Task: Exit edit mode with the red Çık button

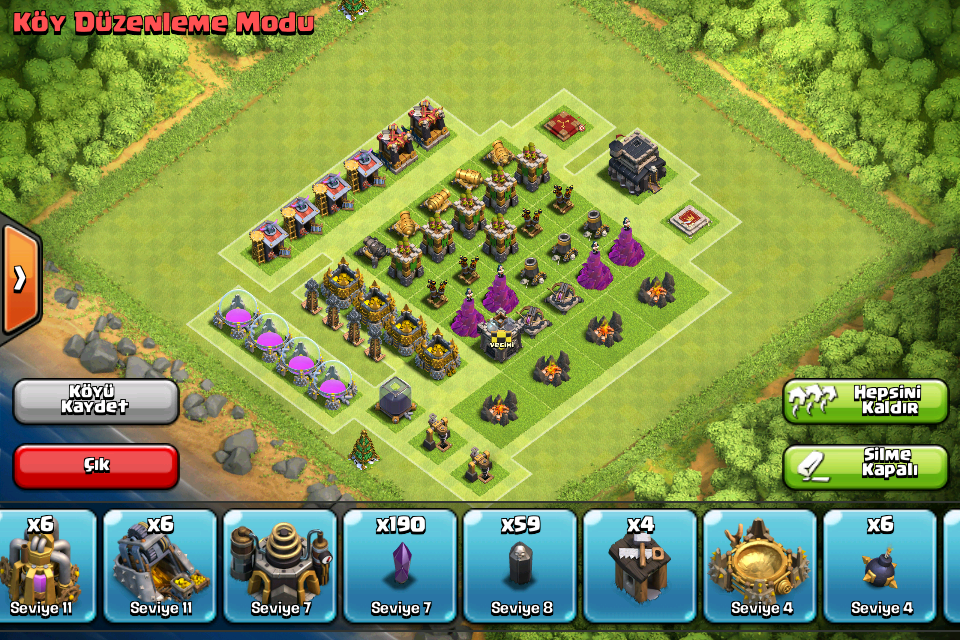Action: click(x=96, y=466)
